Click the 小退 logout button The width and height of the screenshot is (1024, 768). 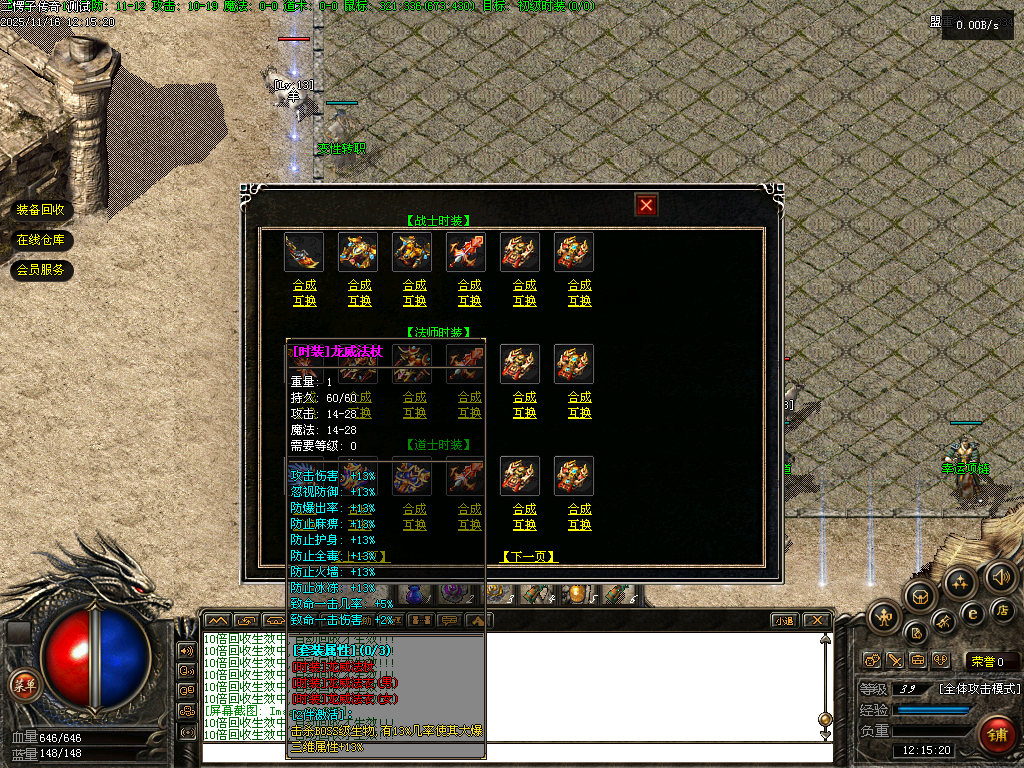(785, 621)
